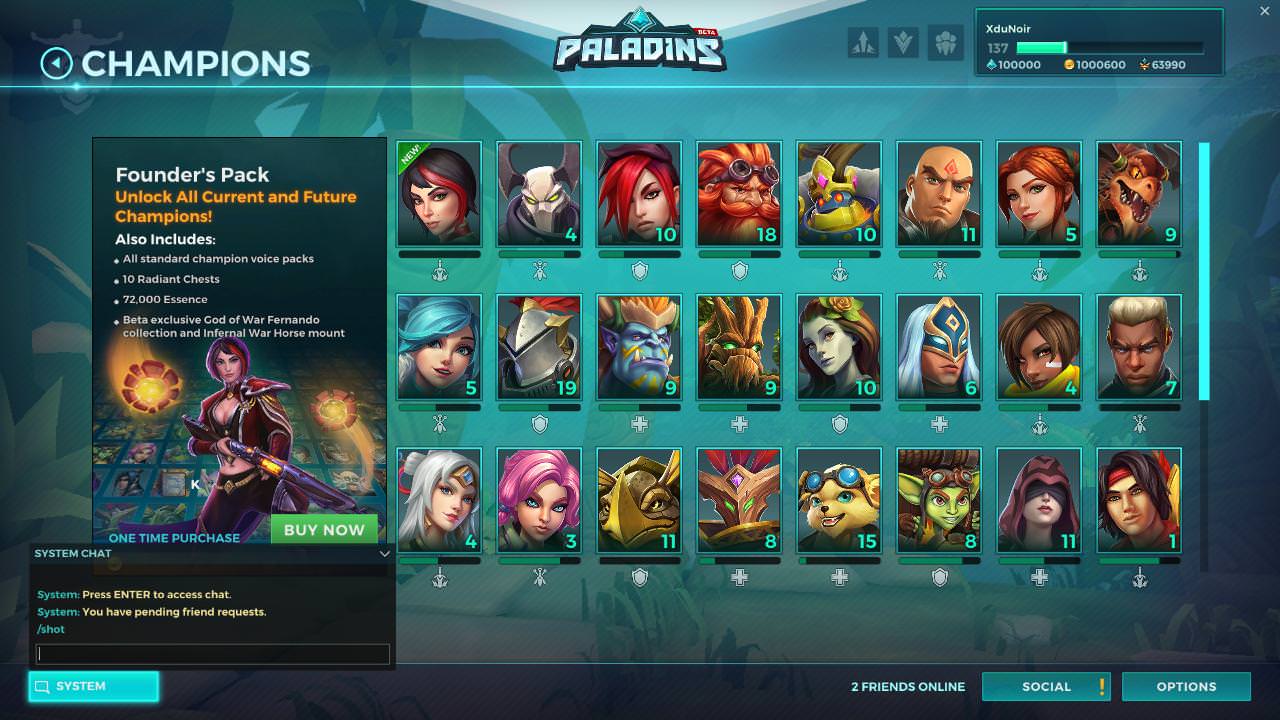Click the chat bubble icon on the SYSTEM tab
The image size is (1280, 720).
40,686
